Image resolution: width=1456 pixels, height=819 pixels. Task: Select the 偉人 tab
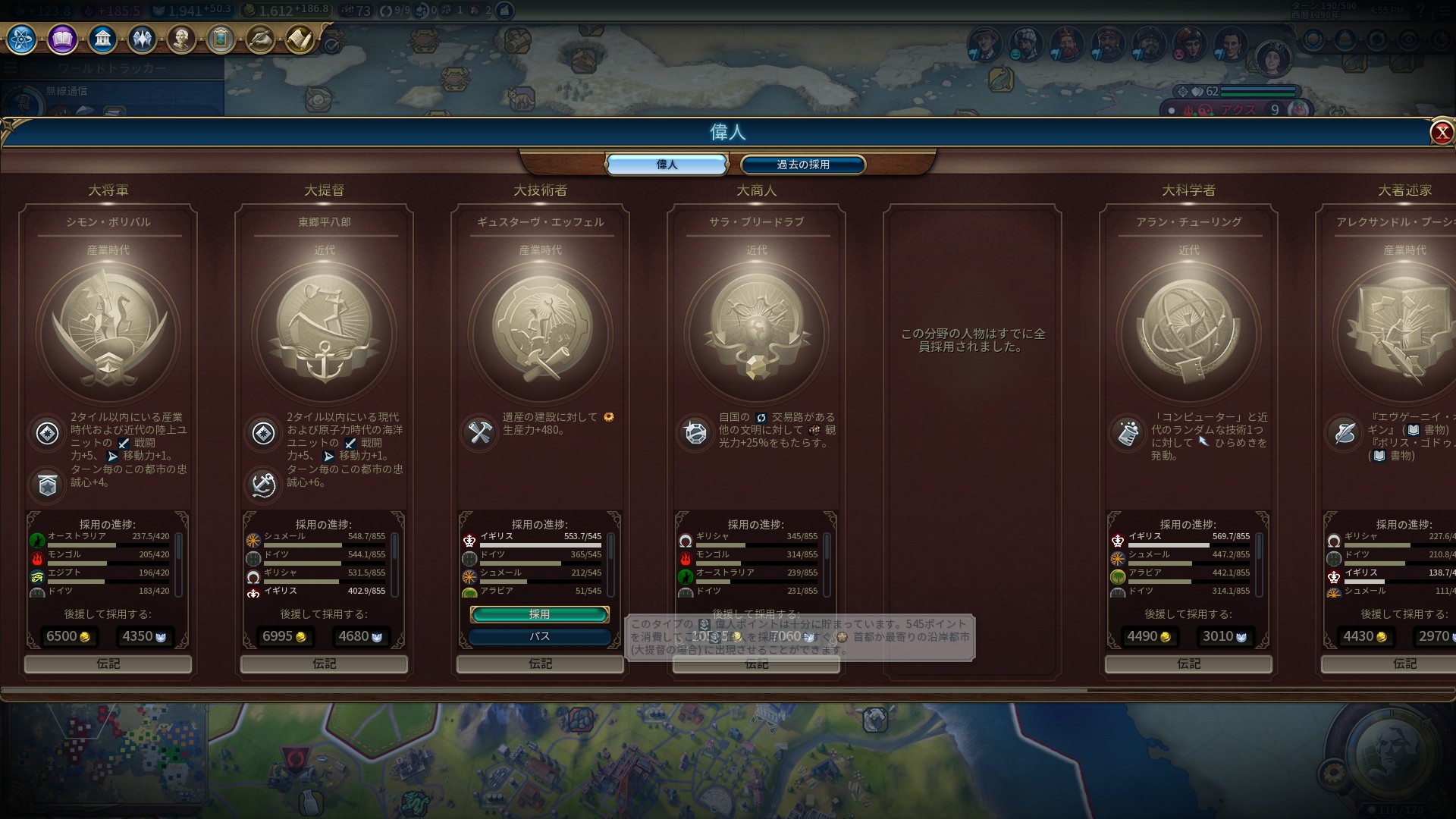(667, 165)
